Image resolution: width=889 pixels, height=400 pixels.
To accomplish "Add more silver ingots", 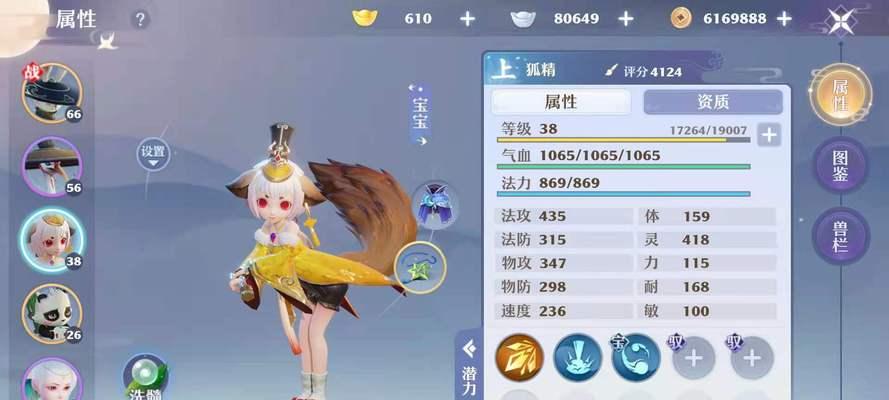I will tap(626, 19).
